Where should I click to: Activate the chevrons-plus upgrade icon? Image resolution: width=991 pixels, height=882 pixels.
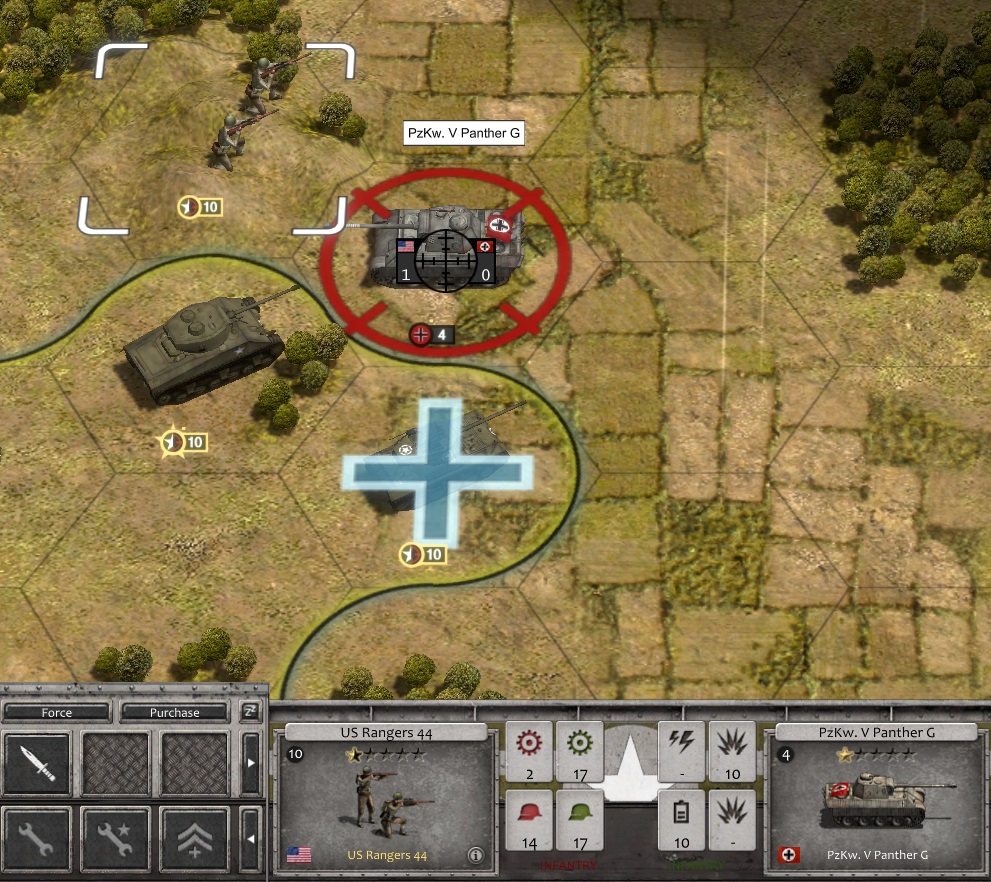[195, 838]
